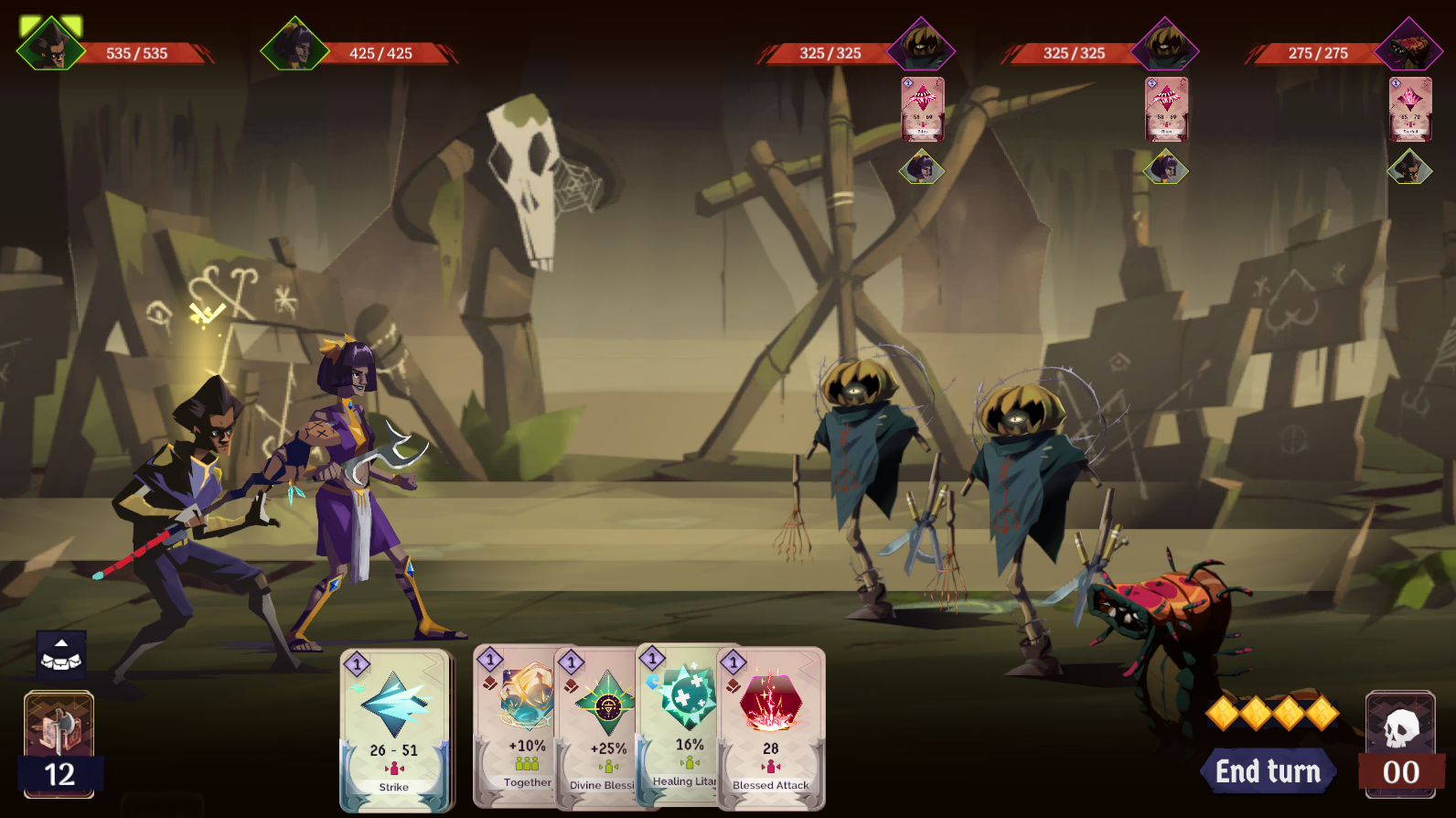Viewport: 1456px width, 818px height.
Task: Inspect the beetle enemy portrait with 275 health
Action: 1408,46
